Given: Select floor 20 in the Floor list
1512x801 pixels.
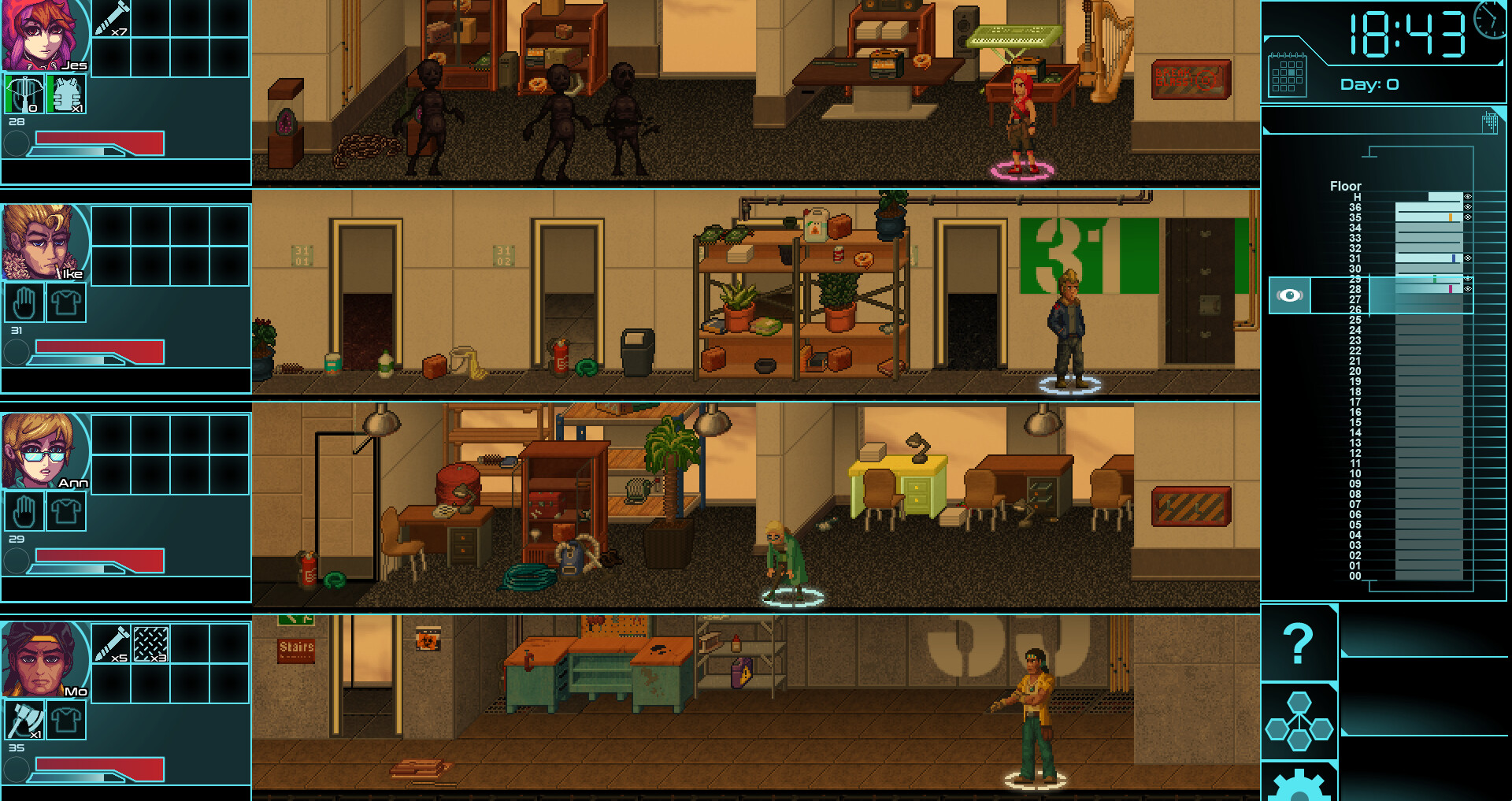Looking at the screenshot, I should 1356,372.
